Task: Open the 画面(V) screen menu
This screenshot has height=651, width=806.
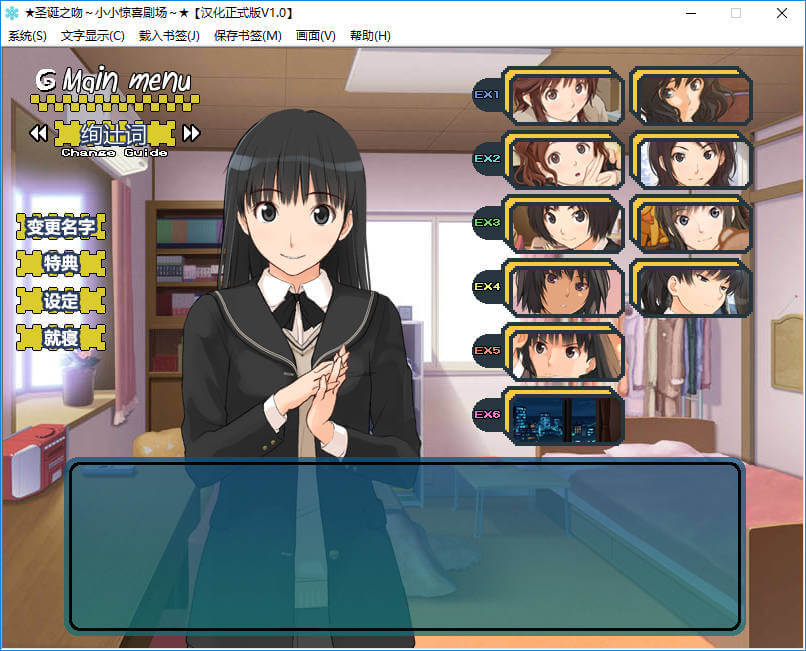Action: [x=316, y=36]
